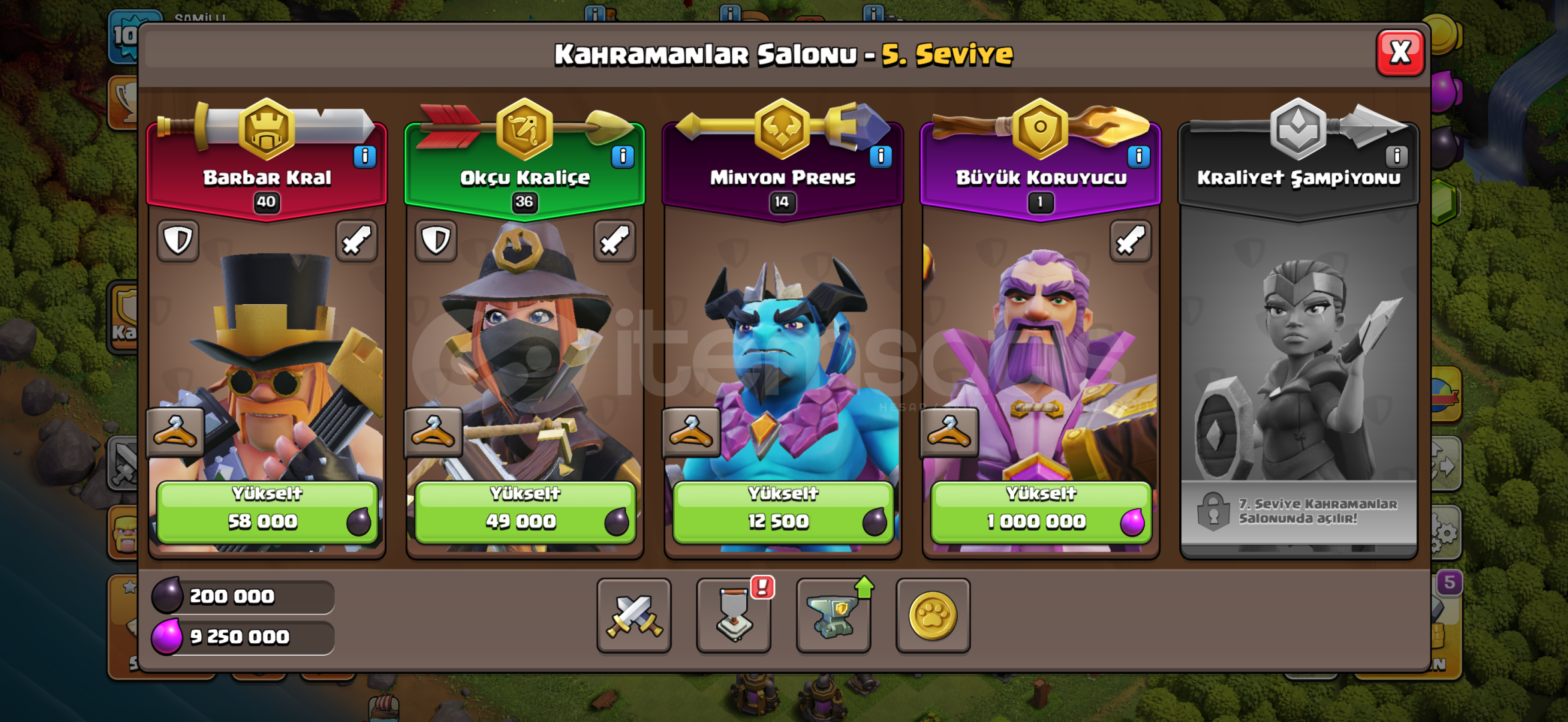Screen dimensions: 1568x722
Task: Toggle Büyük Koruyucu's sword ability icon
Action: [x=1132, y=241]
